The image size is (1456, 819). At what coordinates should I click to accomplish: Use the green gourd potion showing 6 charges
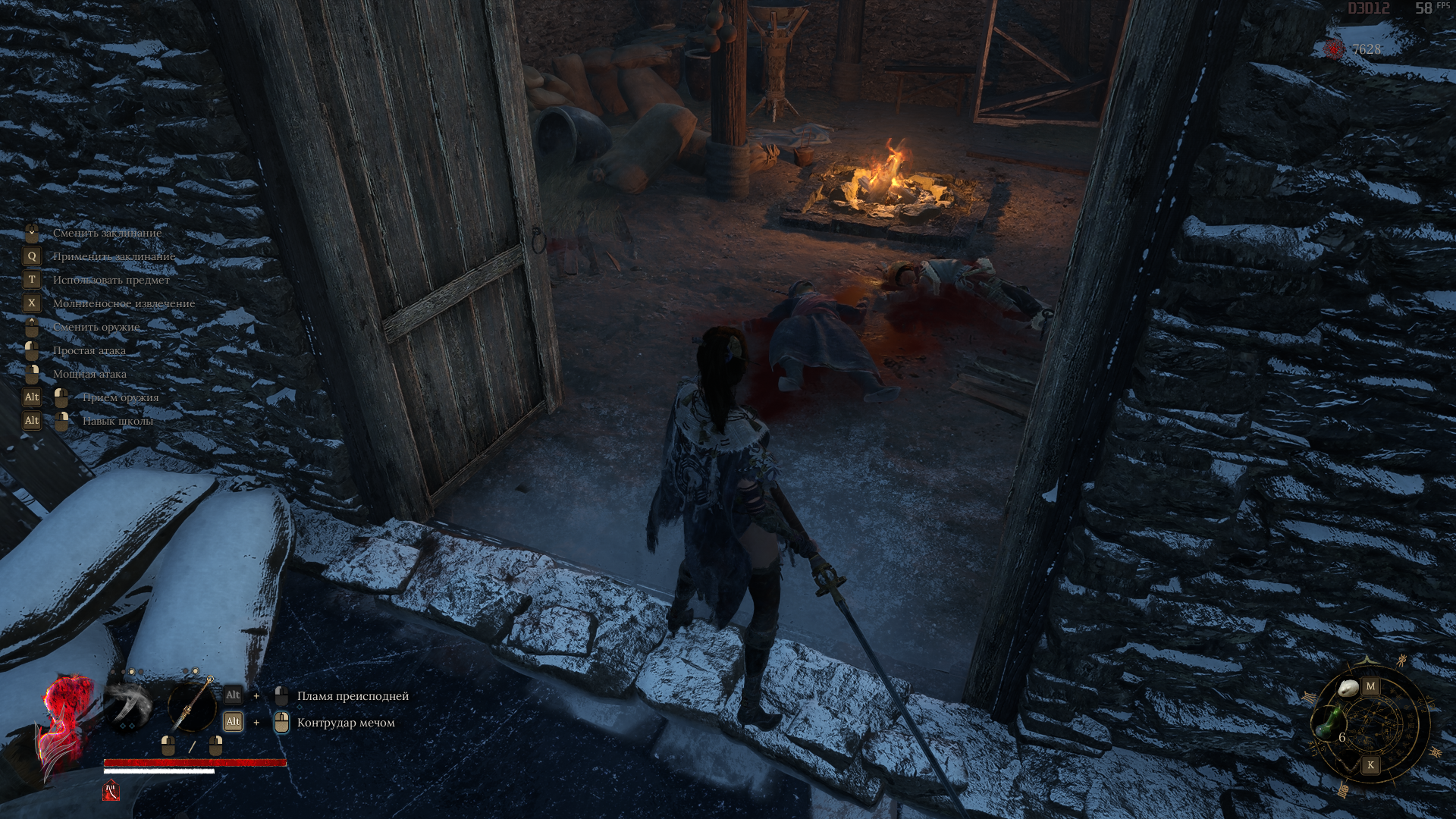tap(1329, 723)
